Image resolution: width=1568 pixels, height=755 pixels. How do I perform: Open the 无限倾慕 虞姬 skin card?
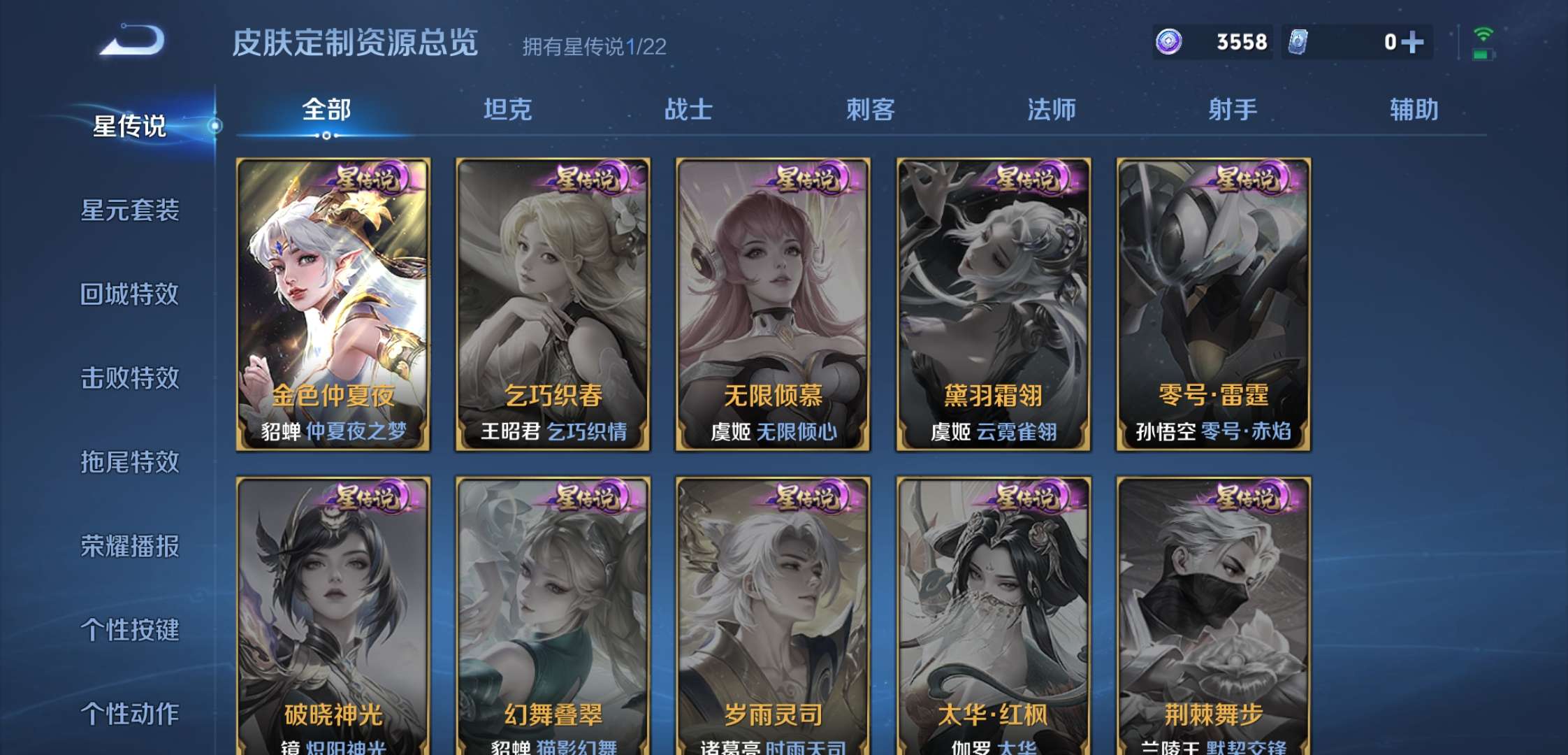tap(773, 301)
